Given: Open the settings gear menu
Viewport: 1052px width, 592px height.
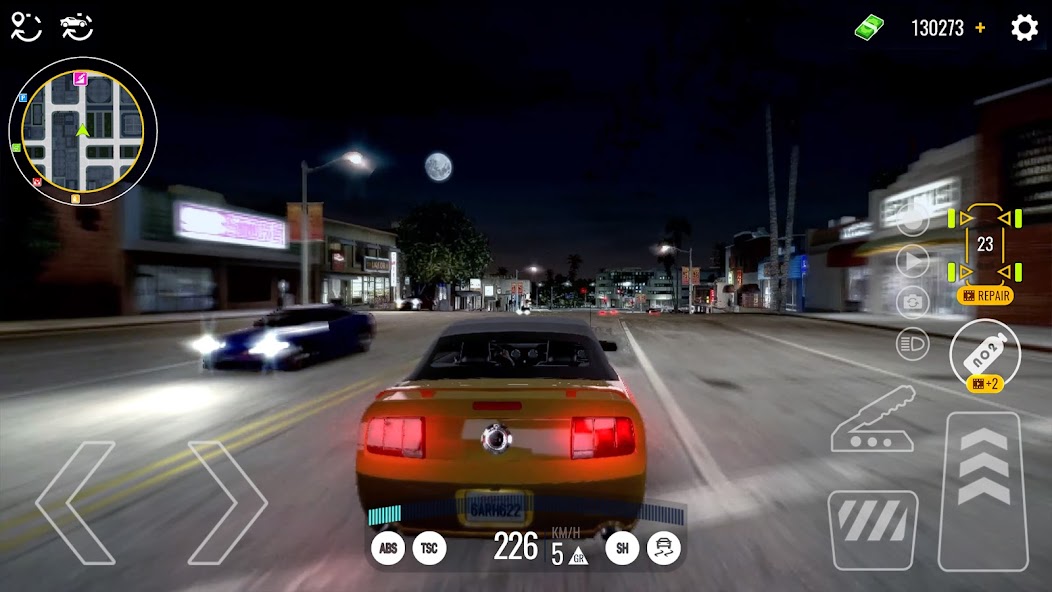Looking at the screenshot, I should click(1024, 28).
